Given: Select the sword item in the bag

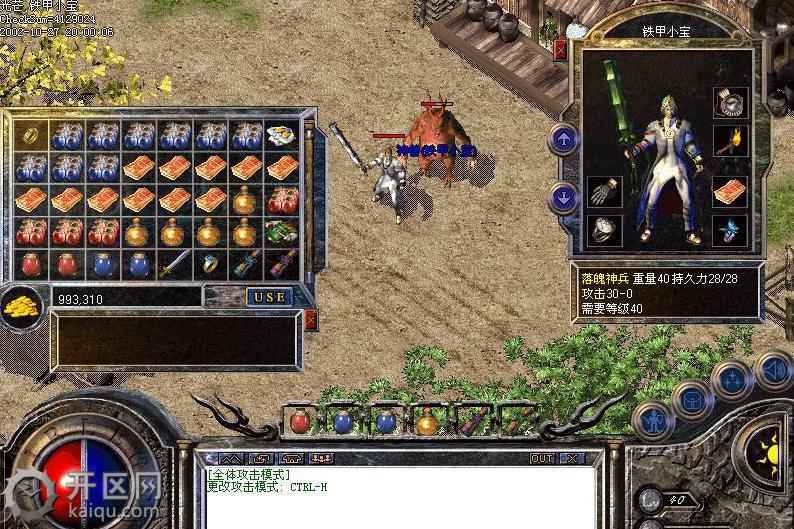Looking at the screenshot, I should (x=174, y=264).
